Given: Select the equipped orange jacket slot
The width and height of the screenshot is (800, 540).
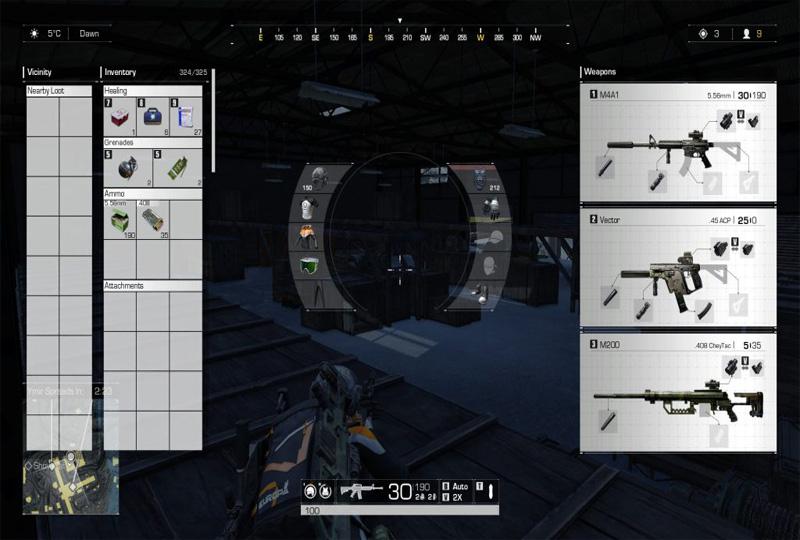Looking at the screenshot, I should click(x=308, y=237).
